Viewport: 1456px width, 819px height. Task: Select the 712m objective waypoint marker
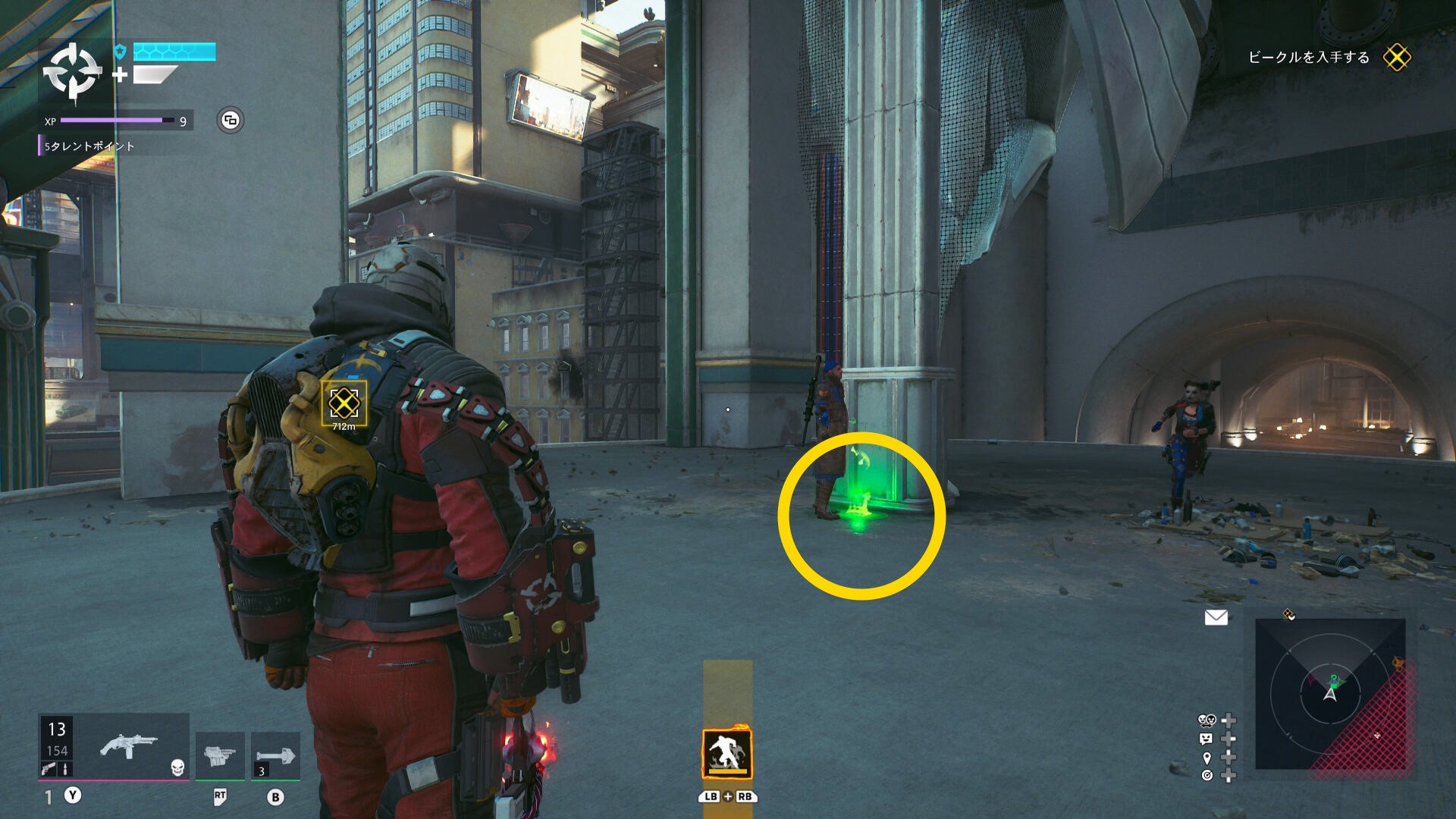344,404
